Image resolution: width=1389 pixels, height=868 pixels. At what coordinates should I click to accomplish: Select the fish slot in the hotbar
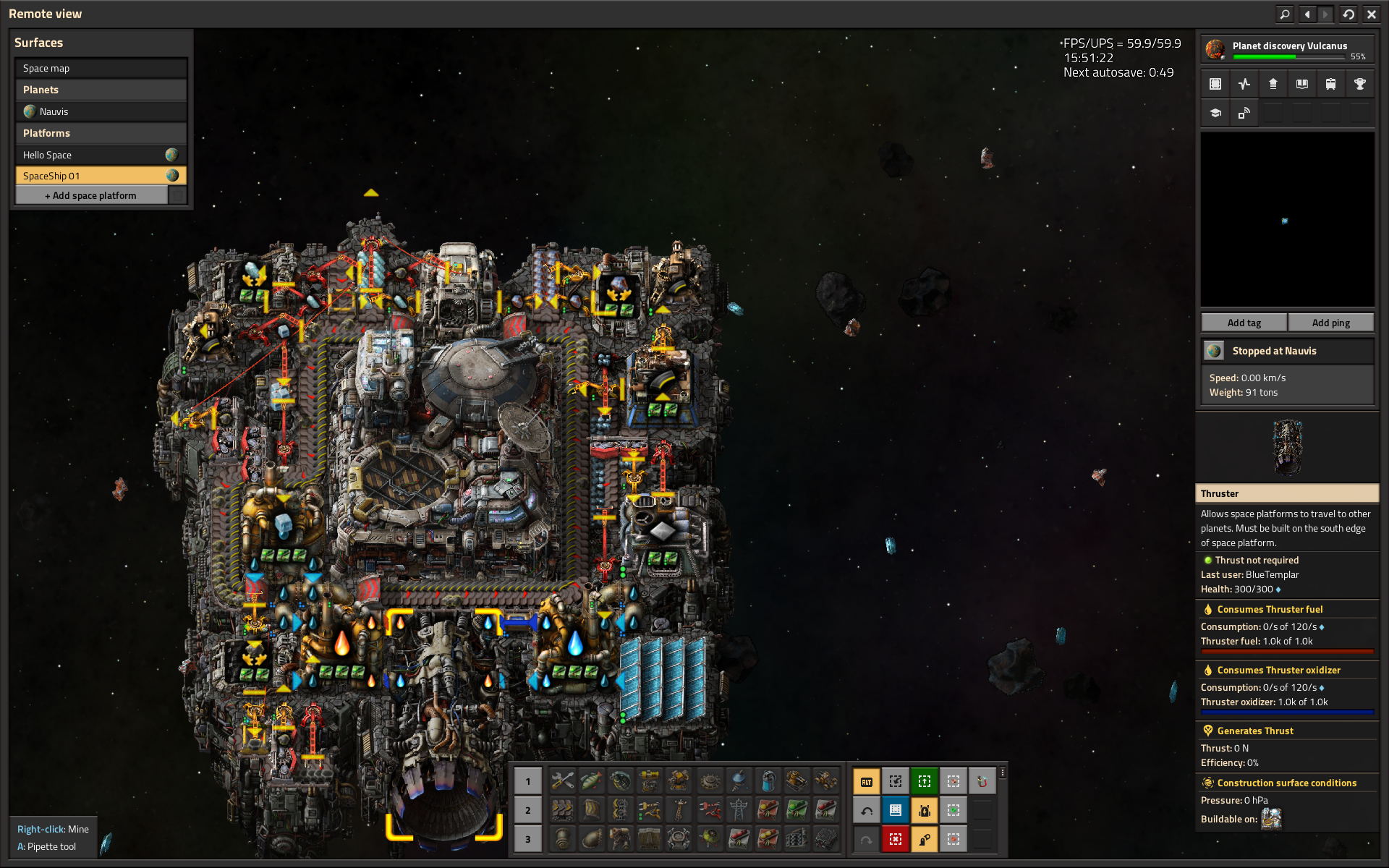(x=592, y=781)
